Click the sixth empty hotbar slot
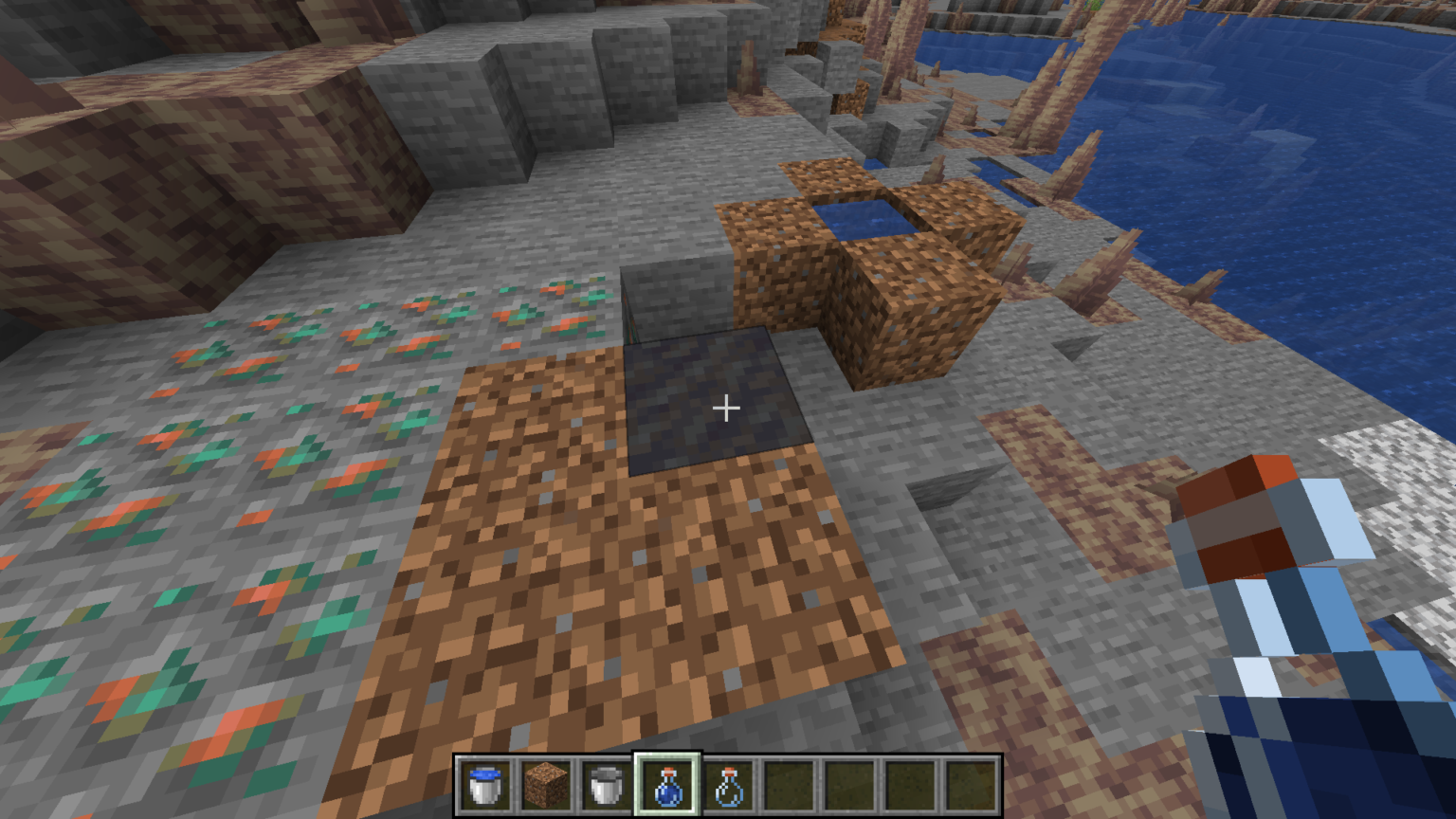 [x=789, y=787]
